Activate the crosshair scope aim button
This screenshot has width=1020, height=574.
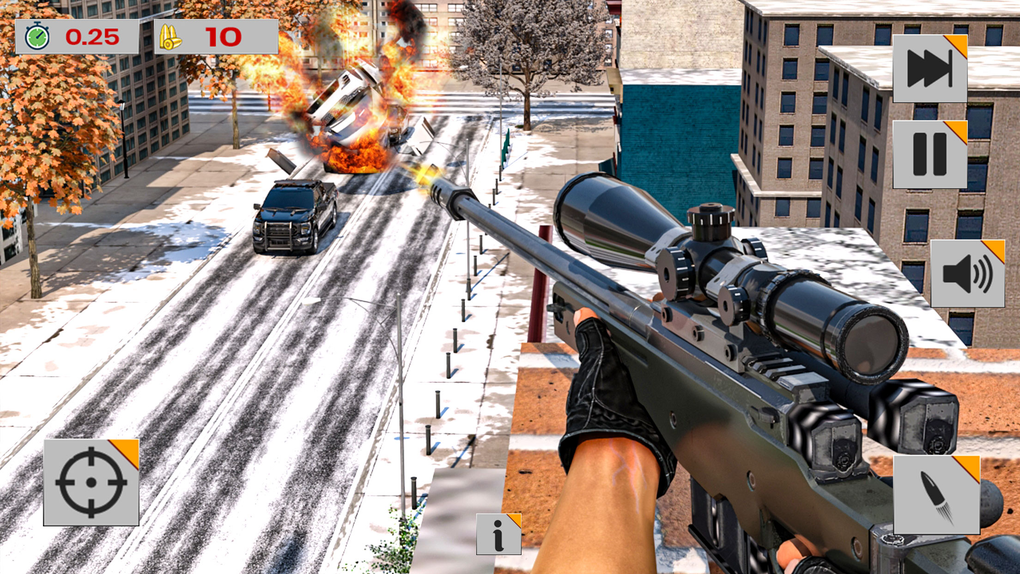coord(91,482)
